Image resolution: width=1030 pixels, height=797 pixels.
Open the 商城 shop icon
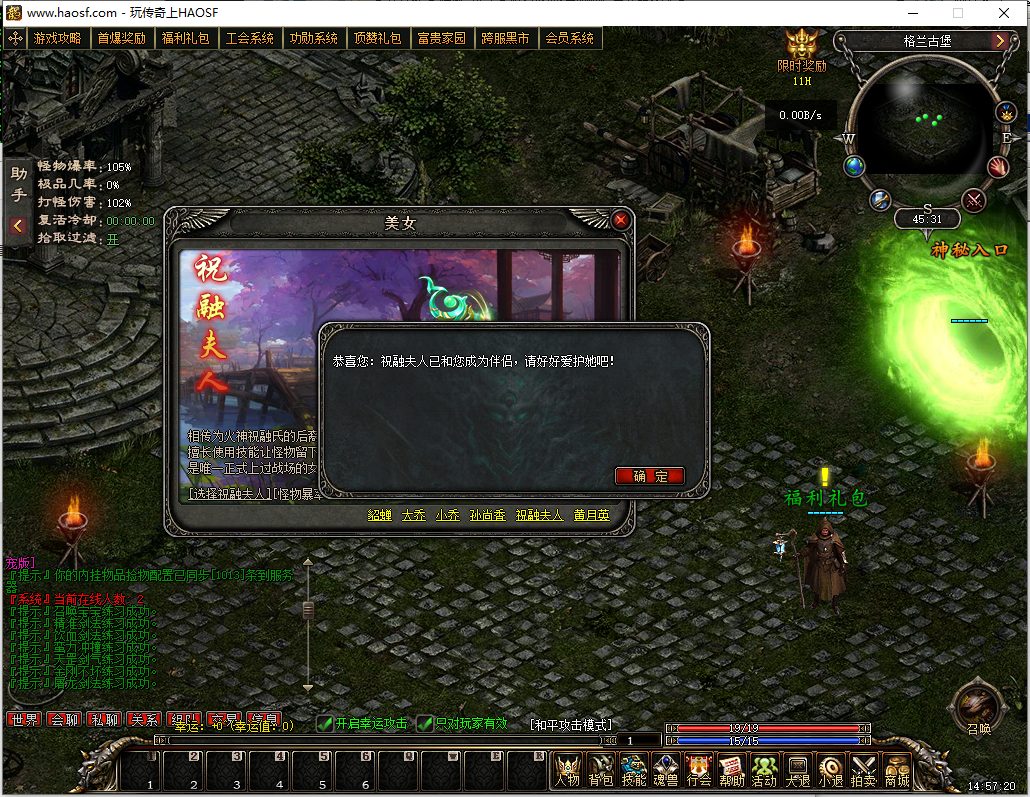(897, 770)
